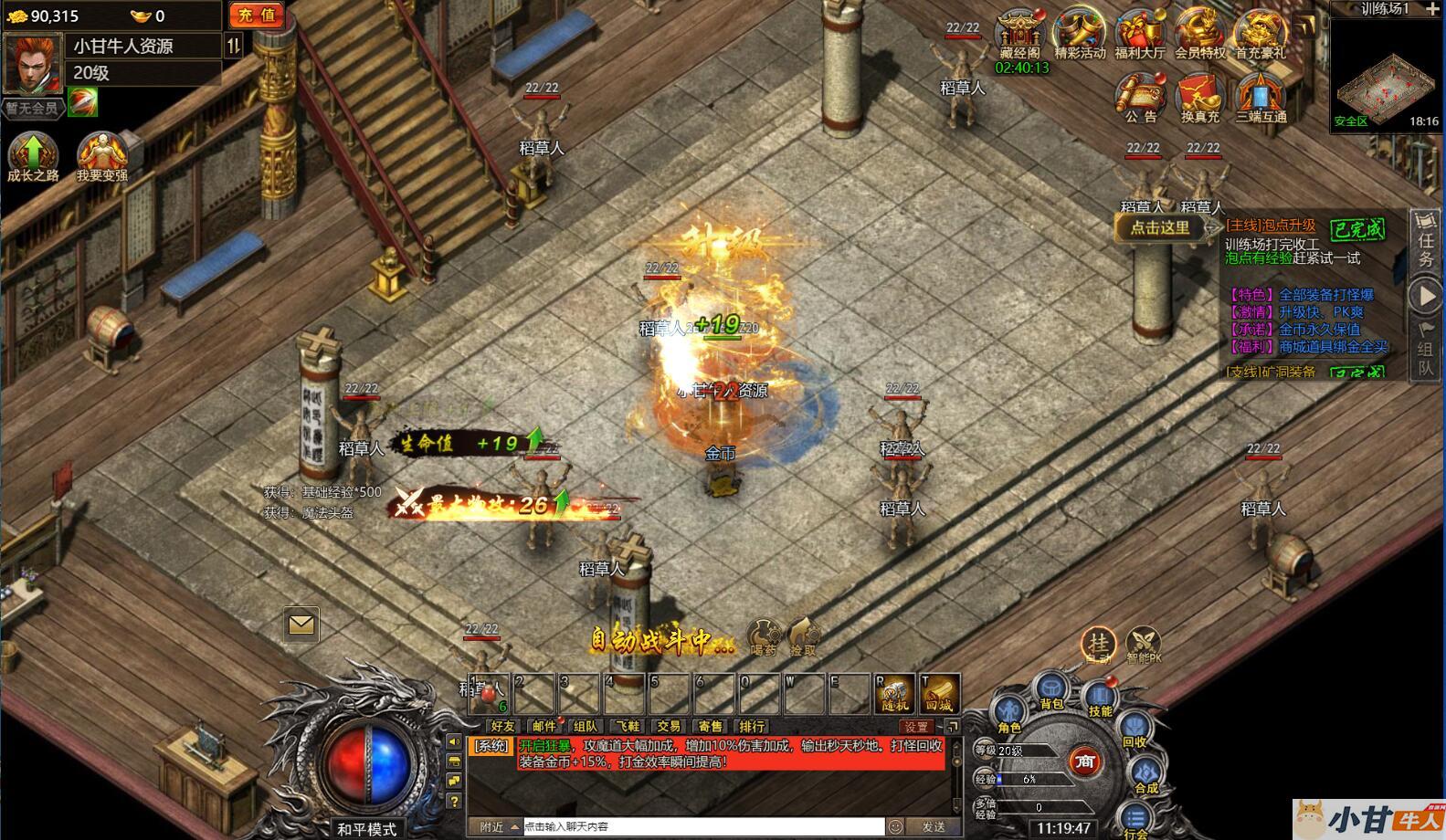Image resolution: width=1446 pixels, height=840 pixels.
Task: Open 福利大厅 welfare hall
Action: [1139, 35]
